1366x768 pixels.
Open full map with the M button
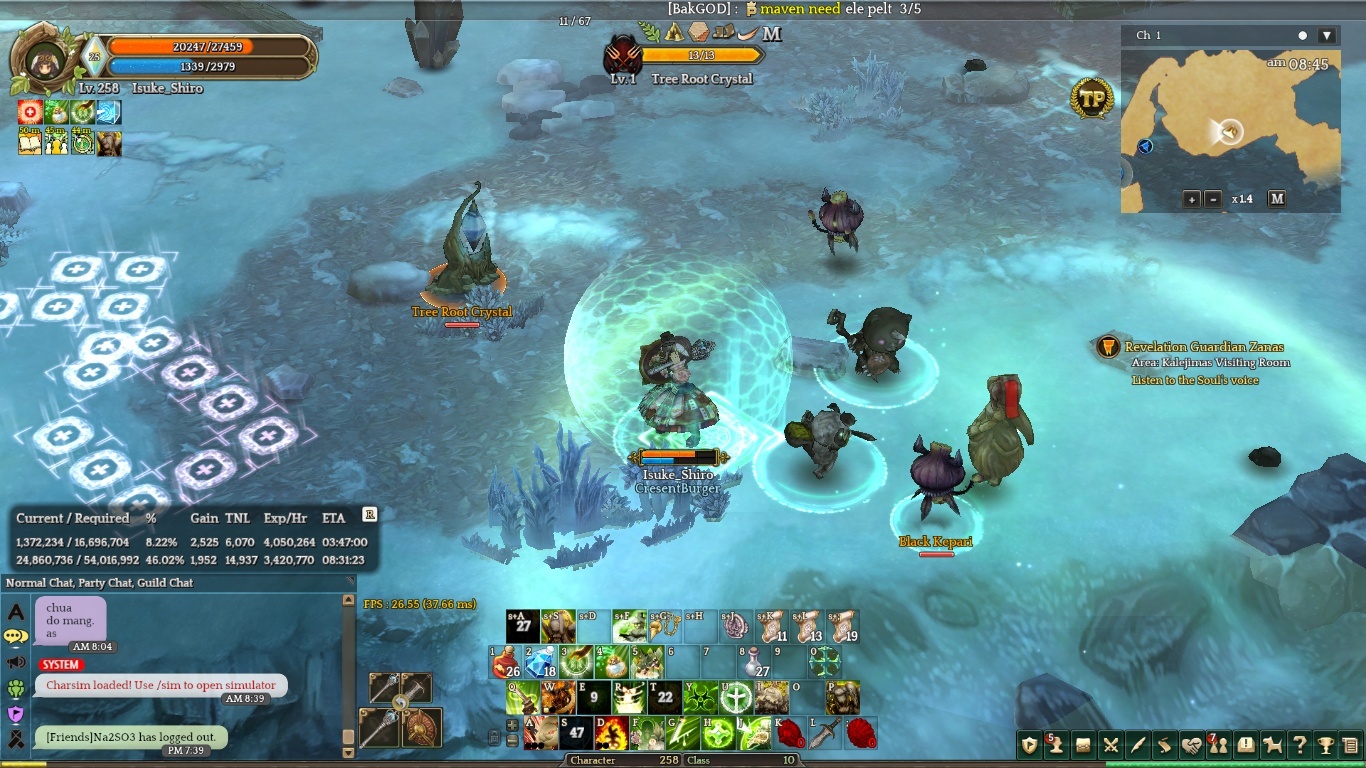coord(1277,199)
